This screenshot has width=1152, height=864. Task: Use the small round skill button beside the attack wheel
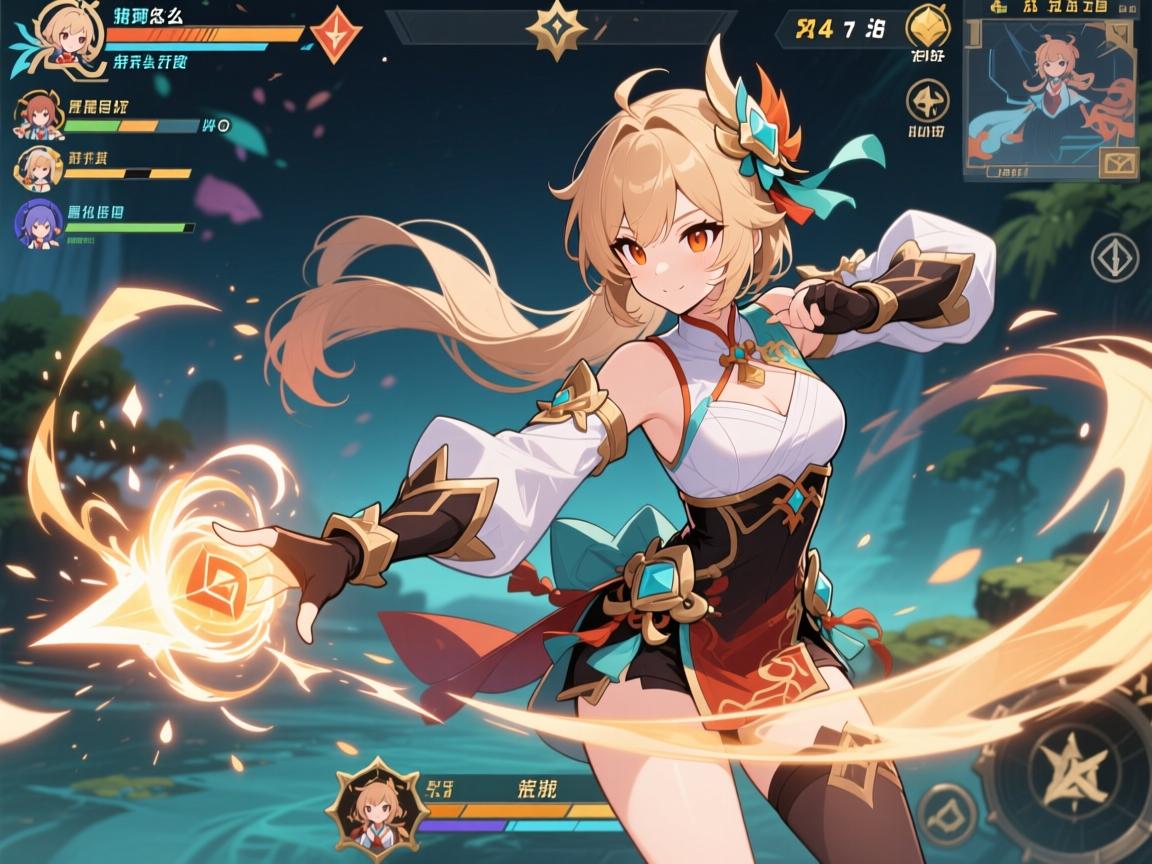946,811
